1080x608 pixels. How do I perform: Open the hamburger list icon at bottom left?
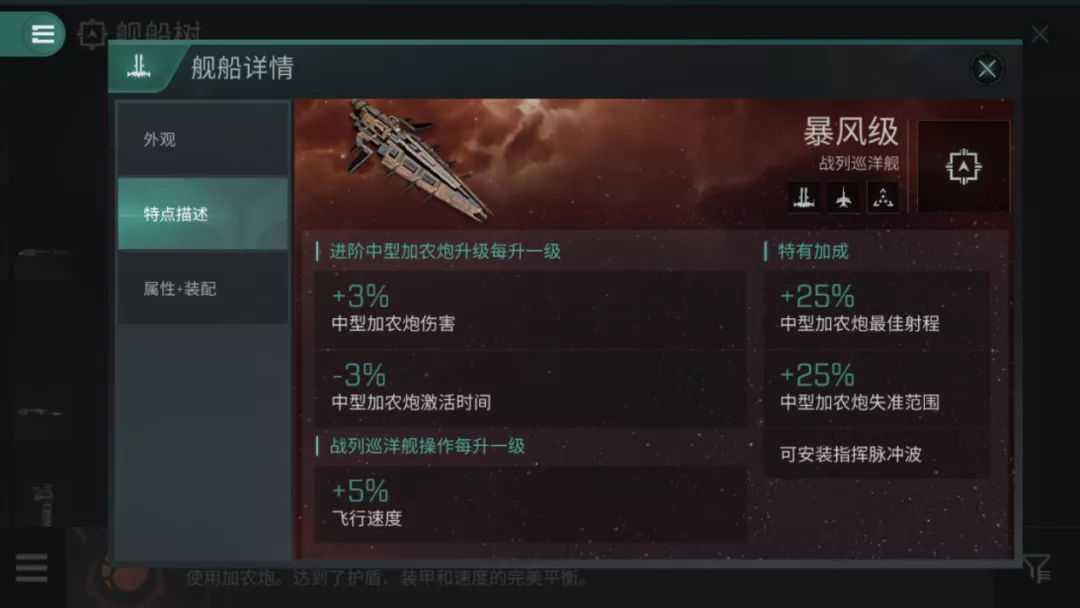(x=31, y=568)
